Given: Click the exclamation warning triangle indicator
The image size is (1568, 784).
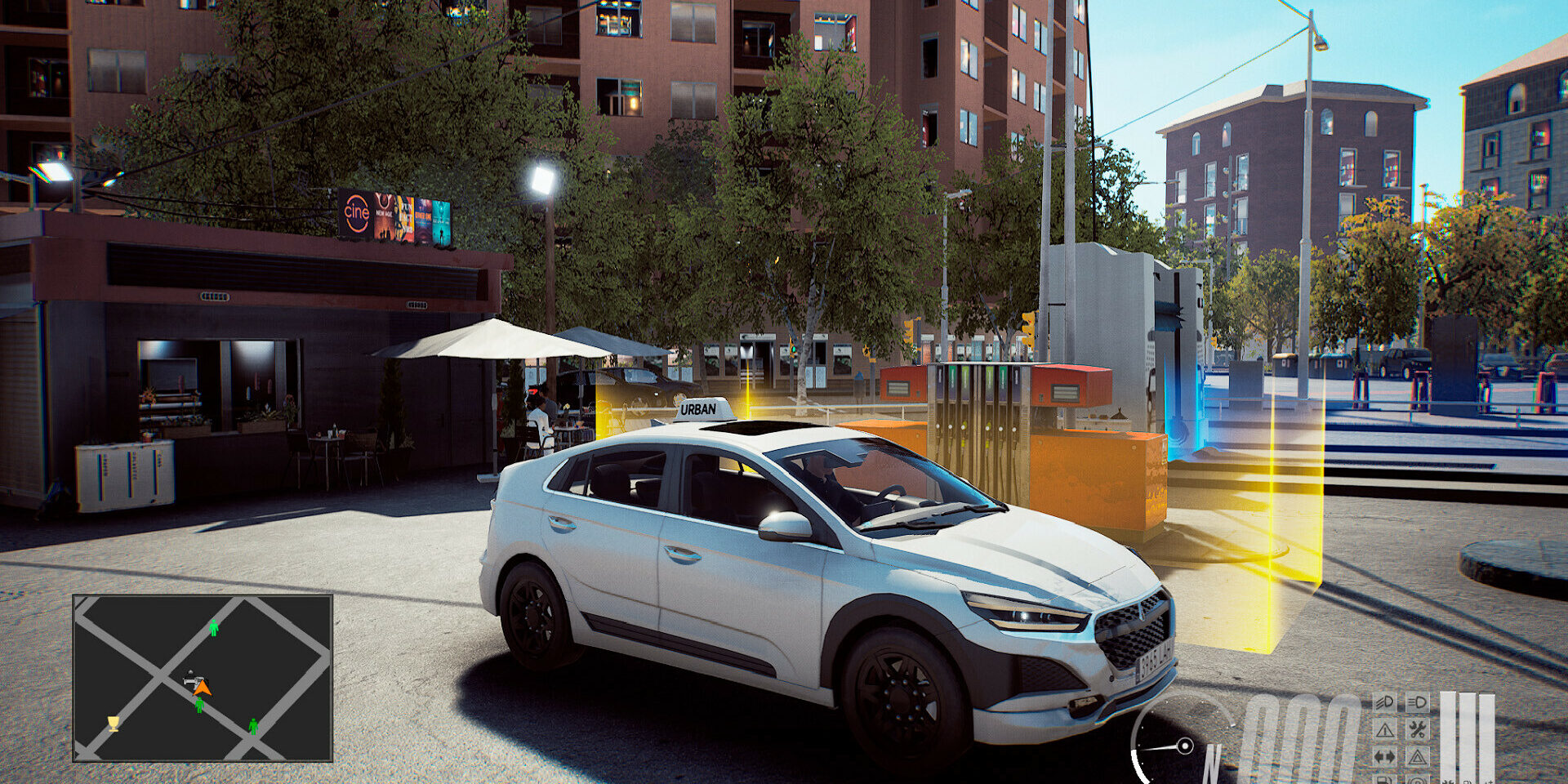Looking at the screenshot, I should click(1384, 729).
